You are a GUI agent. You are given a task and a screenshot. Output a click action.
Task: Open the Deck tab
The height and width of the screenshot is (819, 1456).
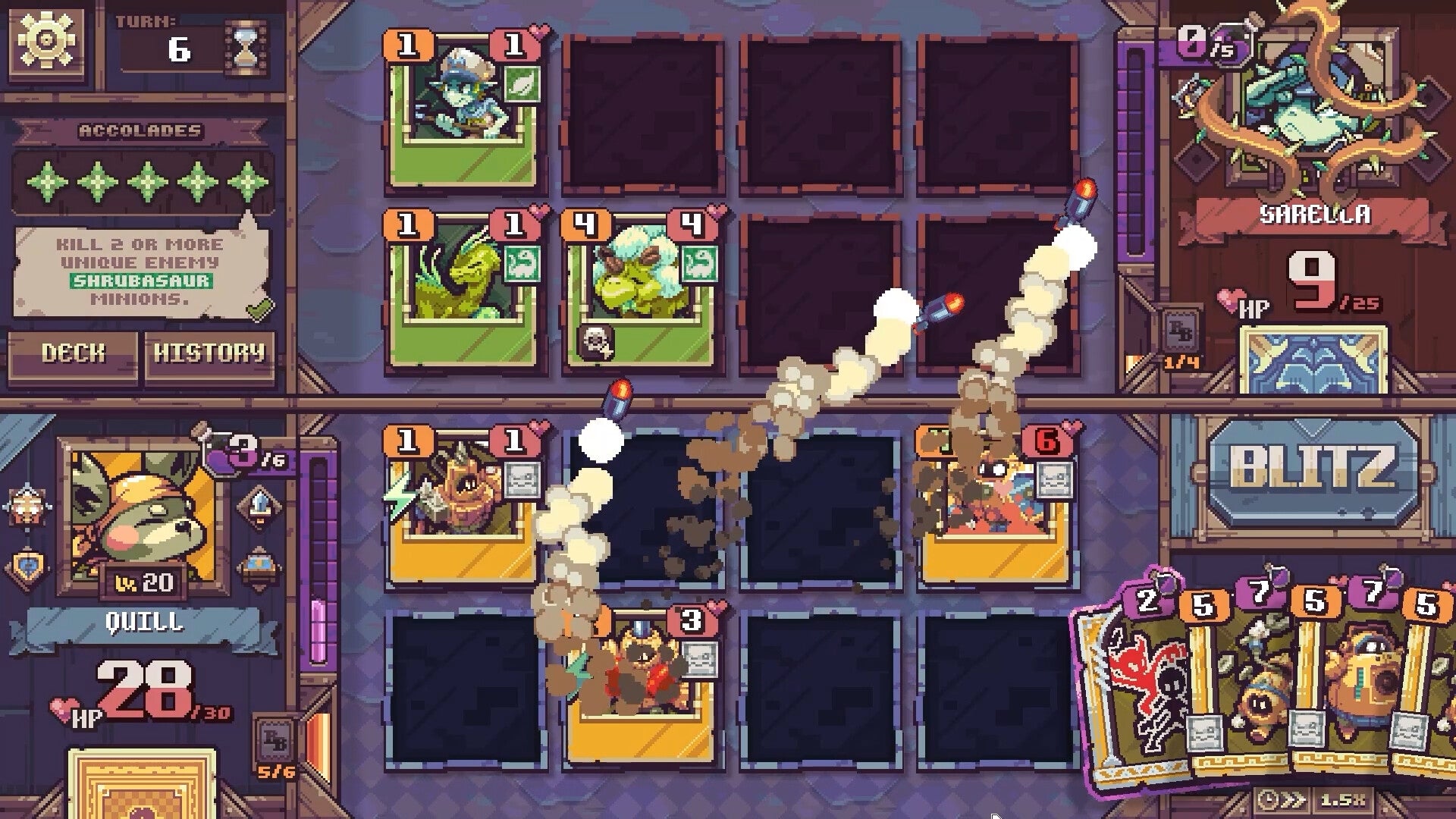(72, 353)
